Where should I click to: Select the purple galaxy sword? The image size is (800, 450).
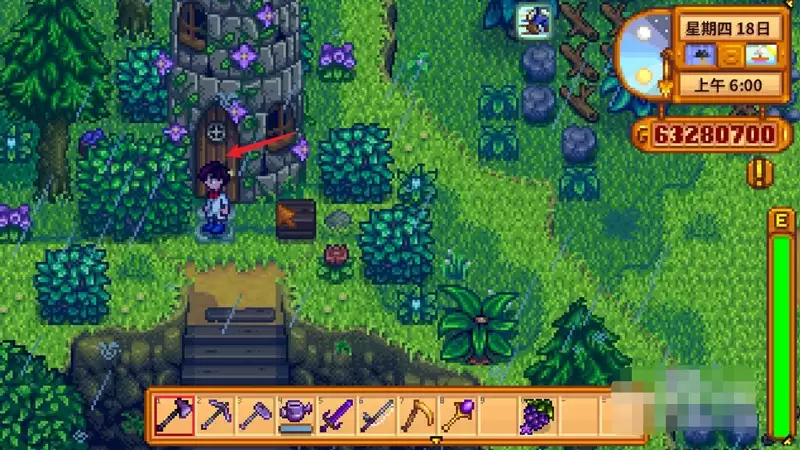click(333, 414)
